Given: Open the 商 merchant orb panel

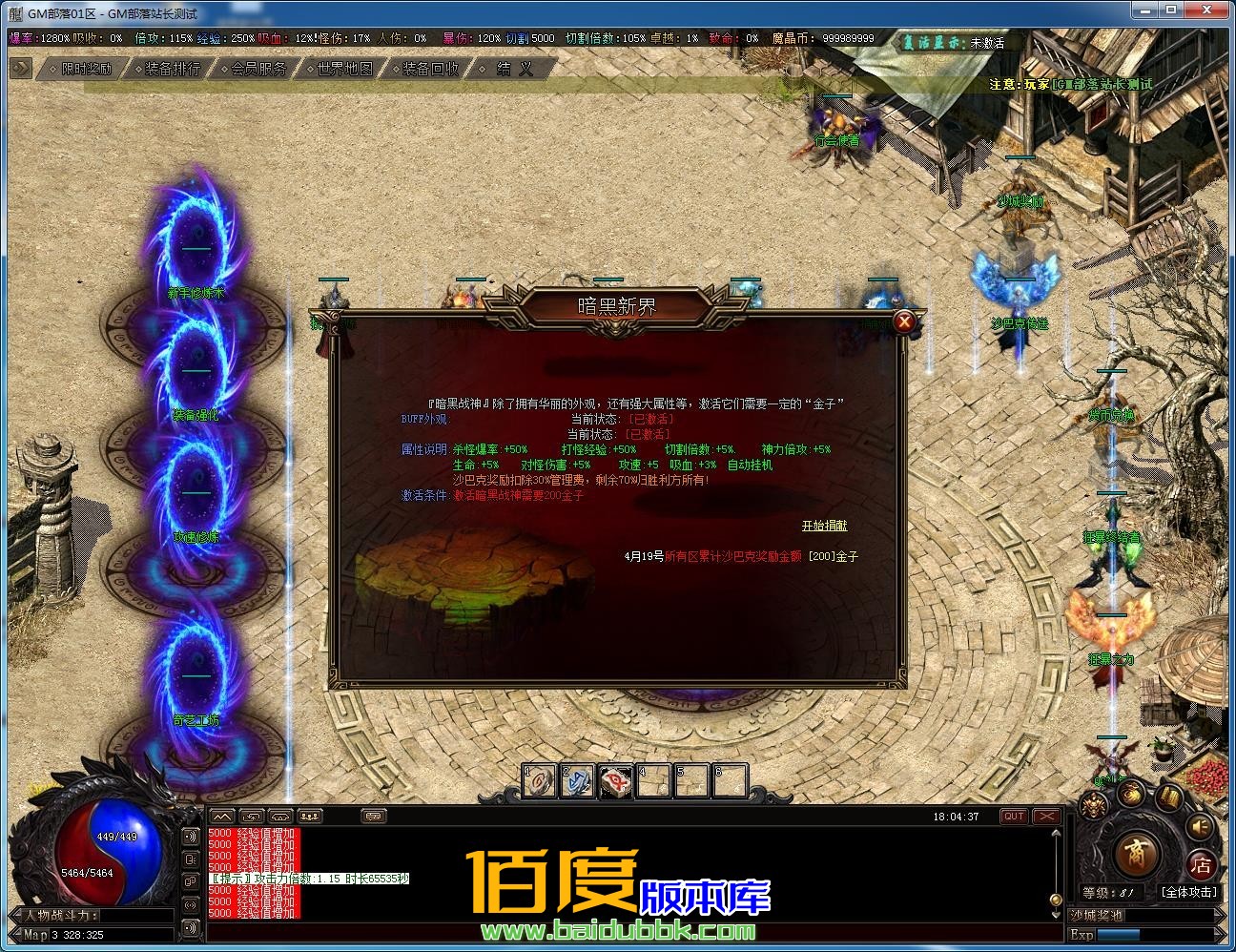Looking at the screenshot, I should click(1137, 857).
